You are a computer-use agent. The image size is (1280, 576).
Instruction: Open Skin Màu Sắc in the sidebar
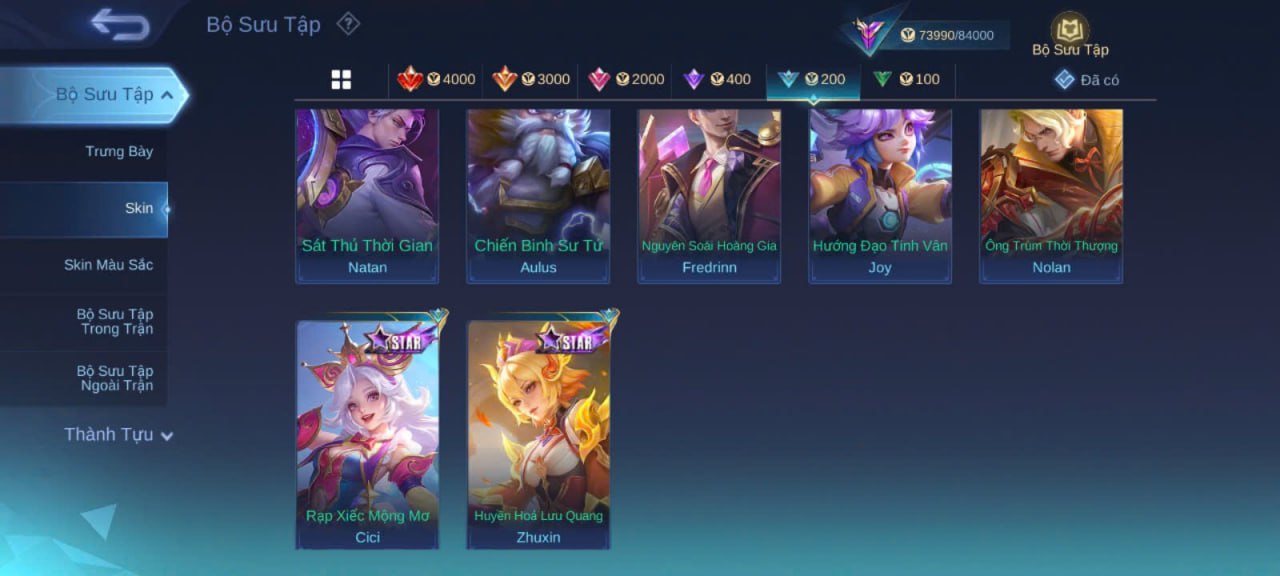tap(108, 265)
